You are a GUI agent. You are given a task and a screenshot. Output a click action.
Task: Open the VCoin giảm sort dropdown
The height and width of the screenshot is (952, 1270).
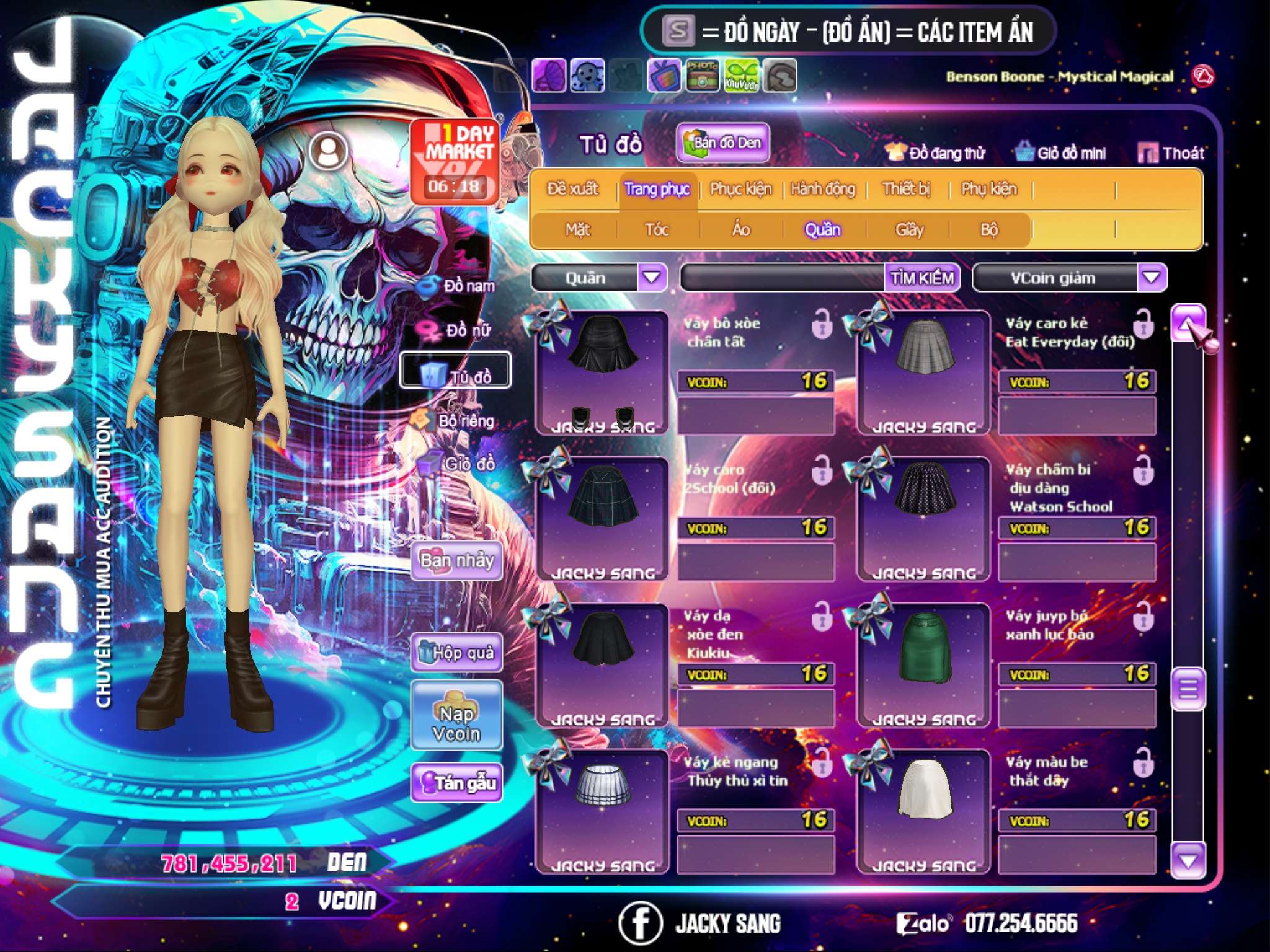pos(1152,278)
